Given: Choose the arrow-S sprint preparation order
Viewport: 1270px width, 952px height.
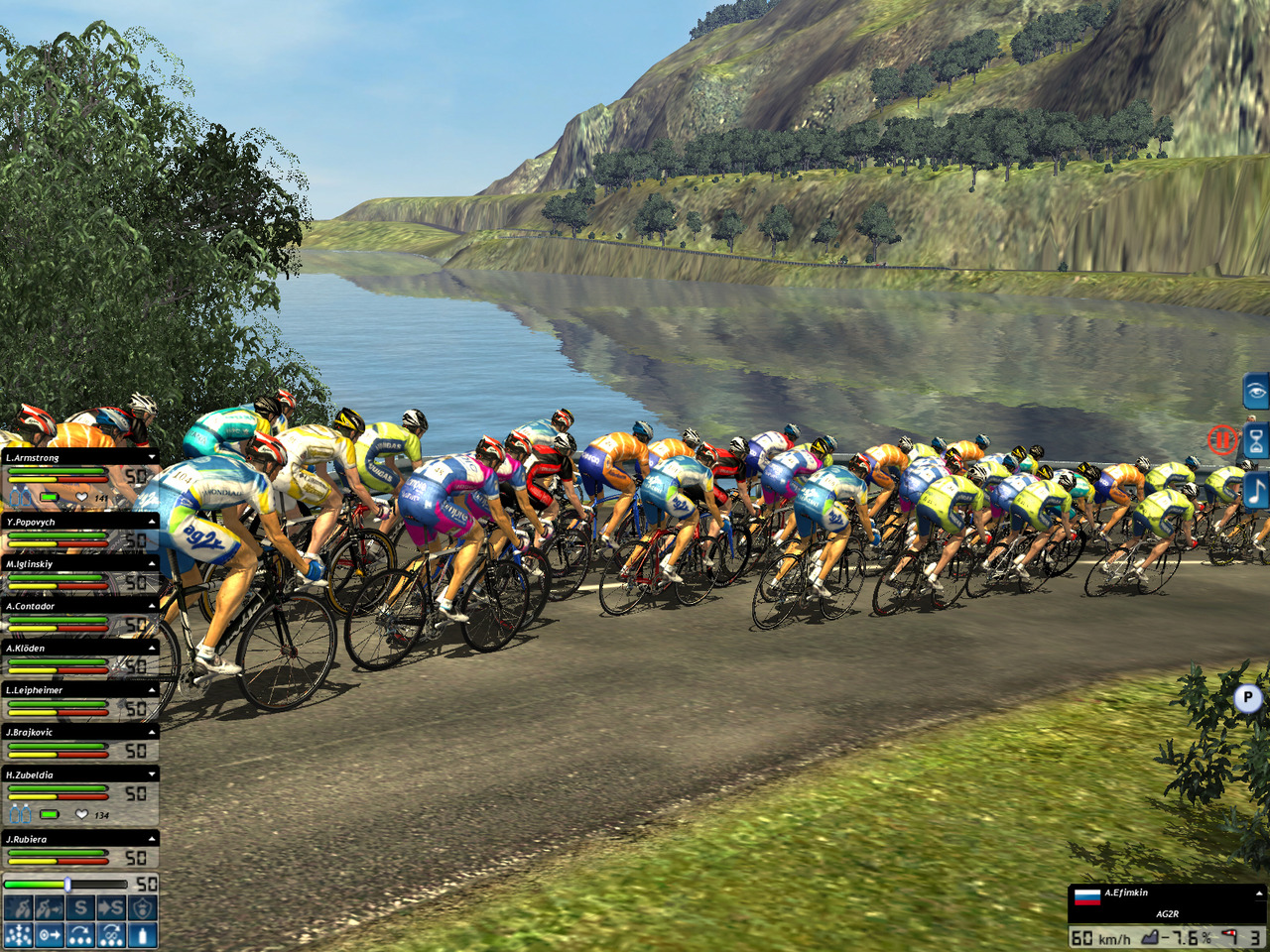Looking at the screenshot, I should click(x=111, y=907).
